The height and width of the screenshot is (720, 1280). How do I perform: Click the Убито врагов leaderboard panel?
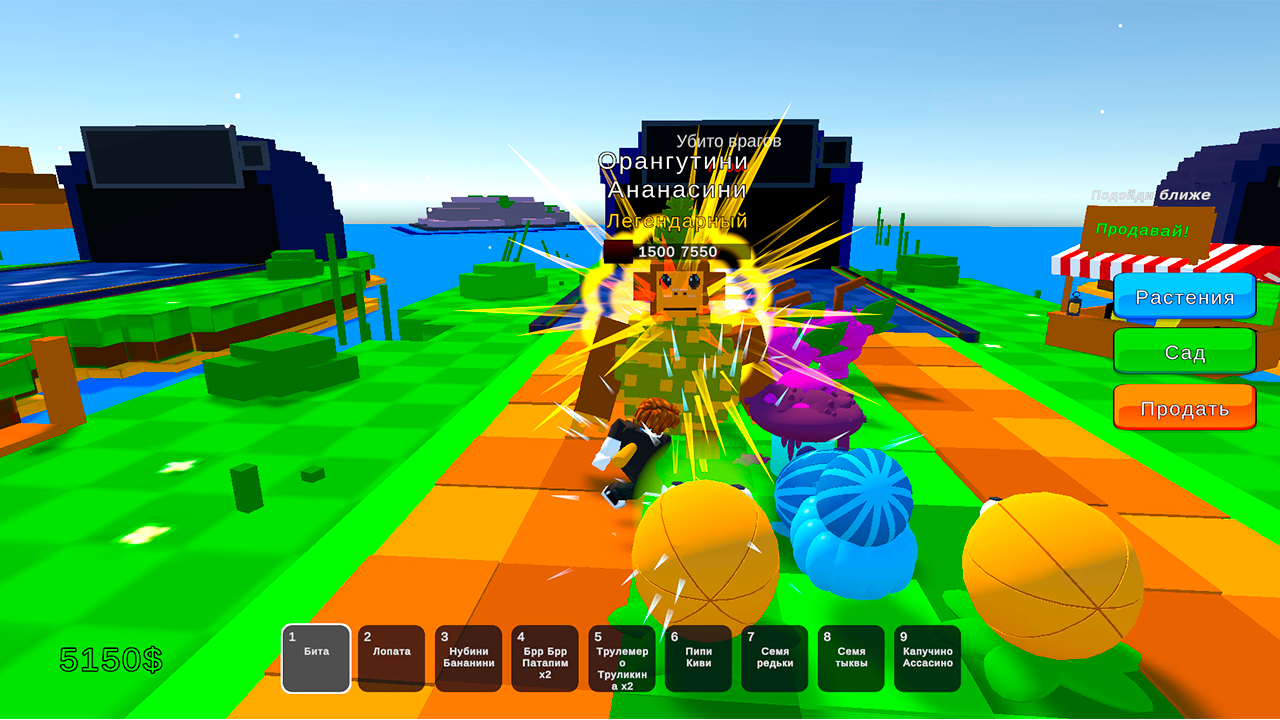729,140
